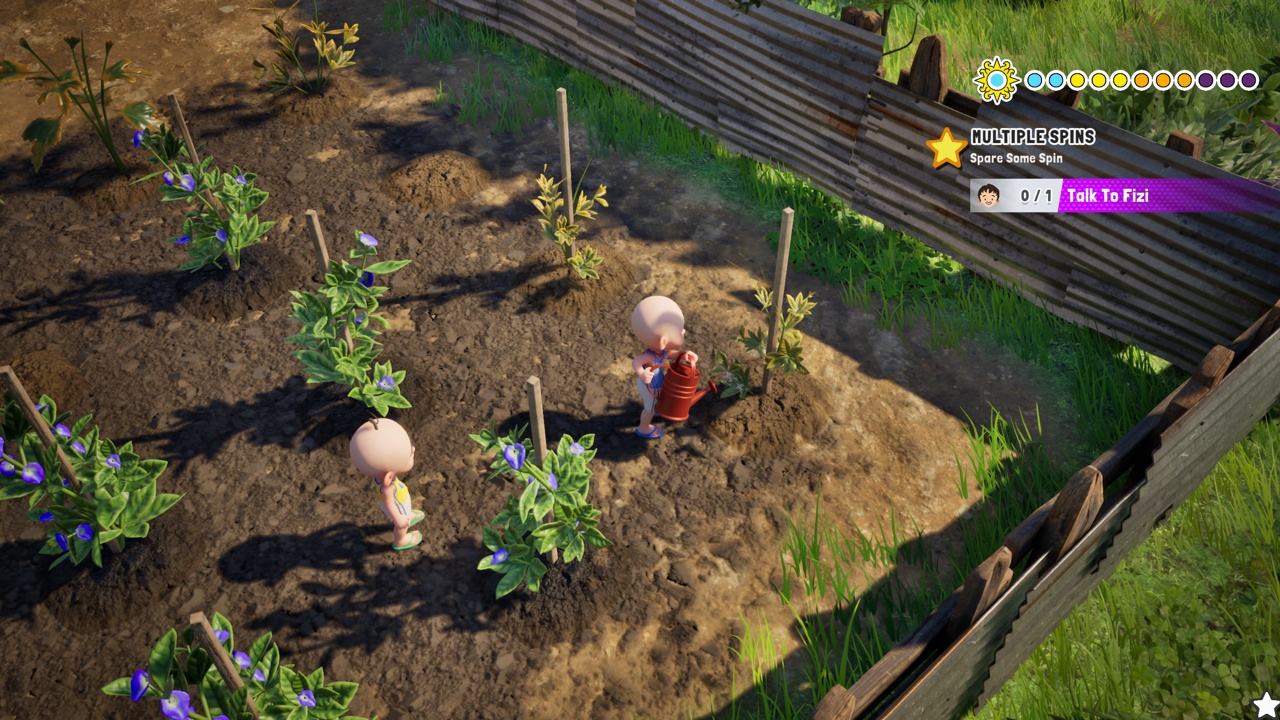Select the yellow quest star icon
Image resolution: width=1280 pixels, height=720 pixels.
[x=946, y=145]
